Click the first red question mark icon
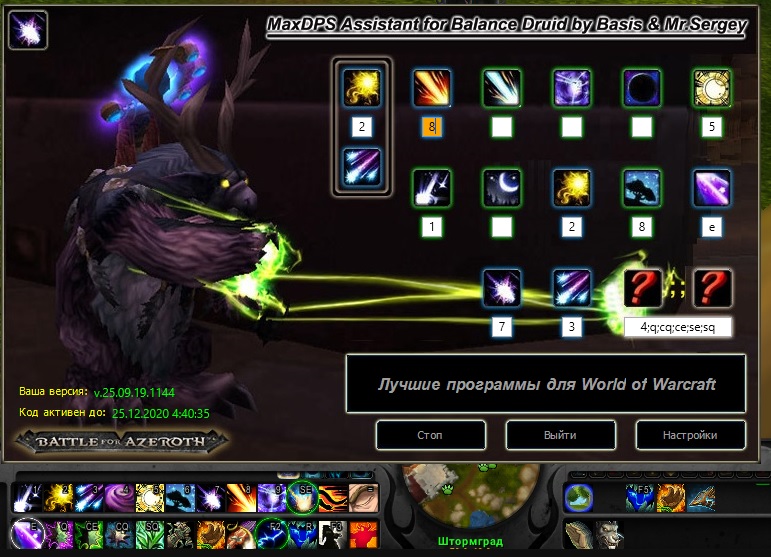 point(642,287)
